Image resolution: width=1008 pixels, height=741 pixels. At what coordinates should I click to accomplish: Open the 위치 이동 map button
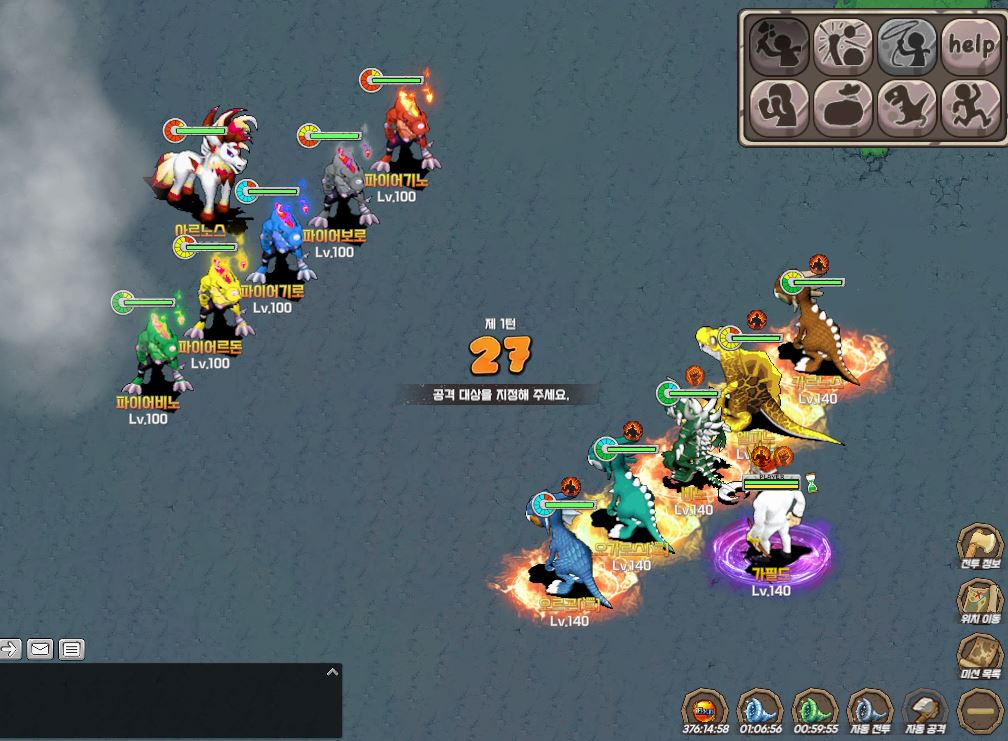pos(980,600)
